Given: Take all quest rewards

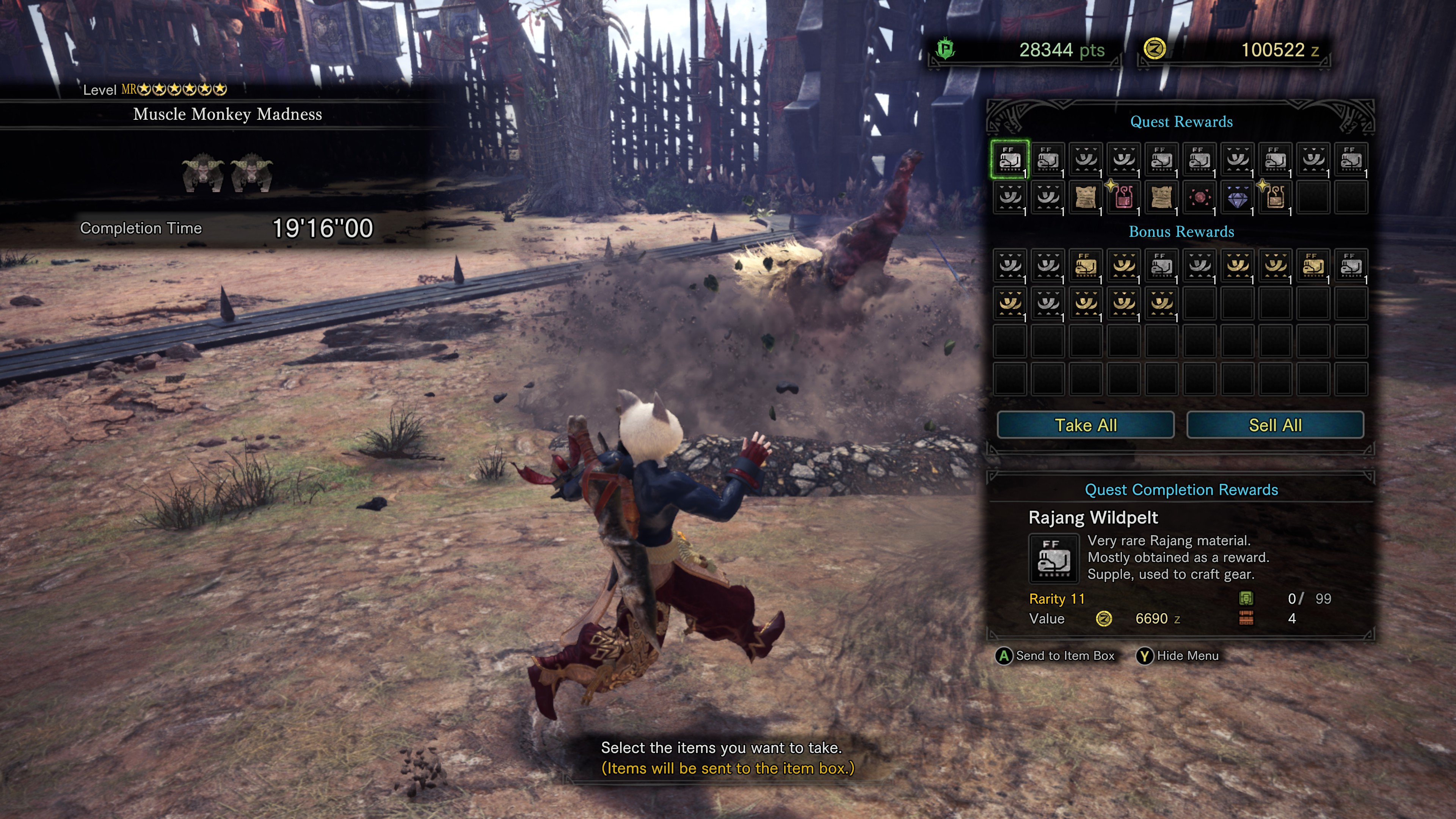Looking at the screenshot, I should (x=1085, y=425).
